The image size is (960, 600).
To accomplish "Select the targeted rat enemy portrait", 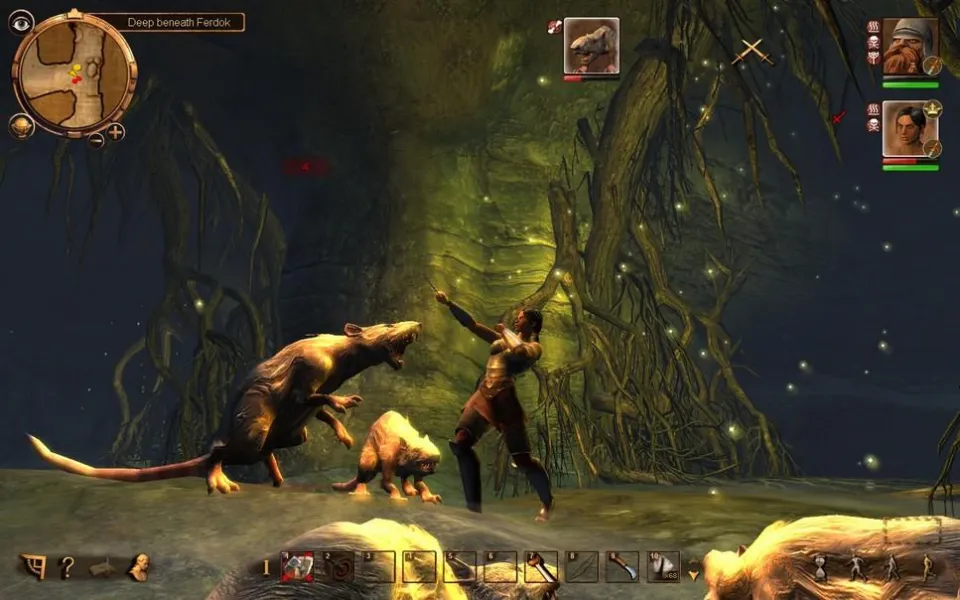I will 591,45.
